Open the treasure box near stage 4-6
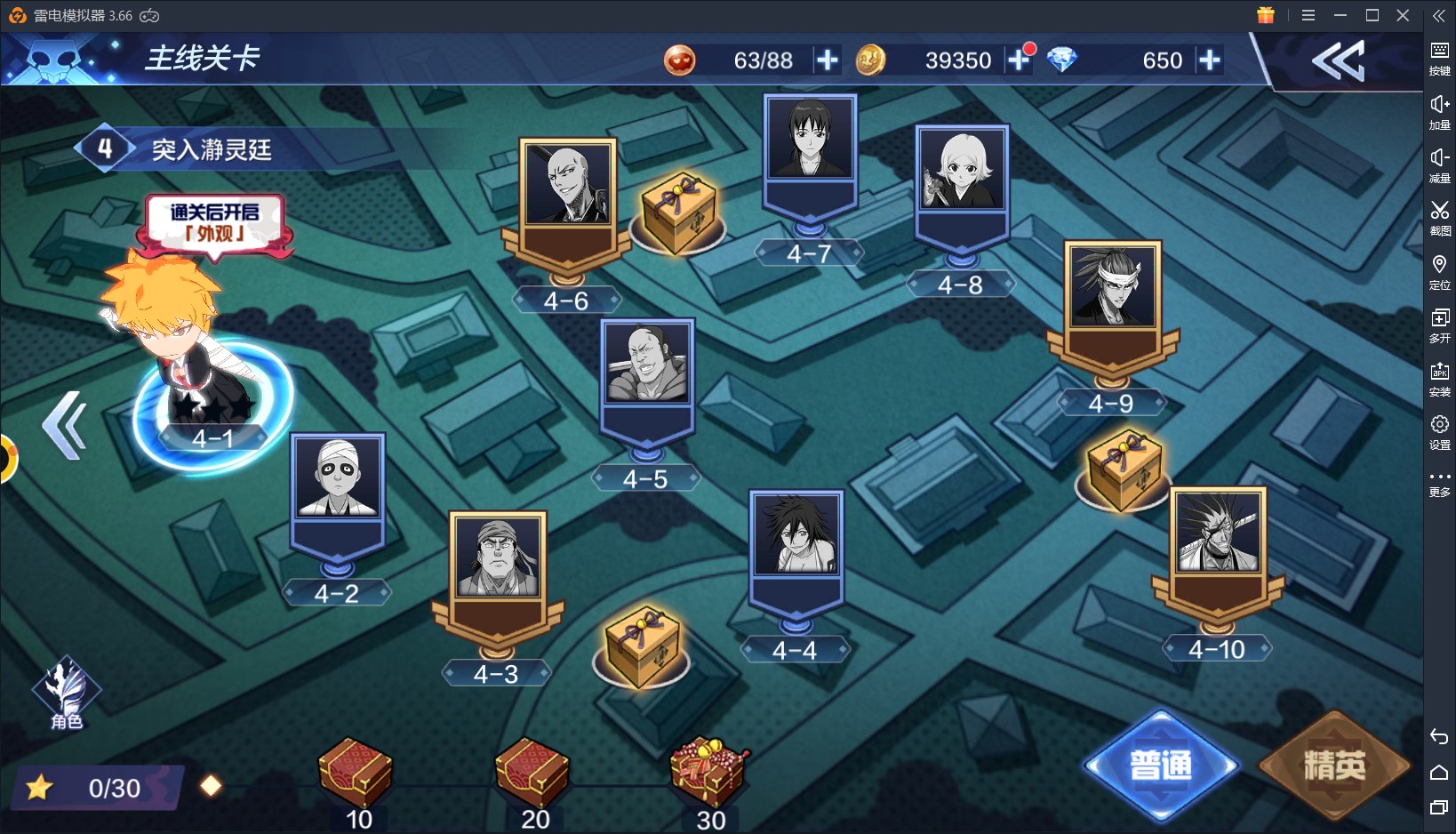 click(677, 213)
